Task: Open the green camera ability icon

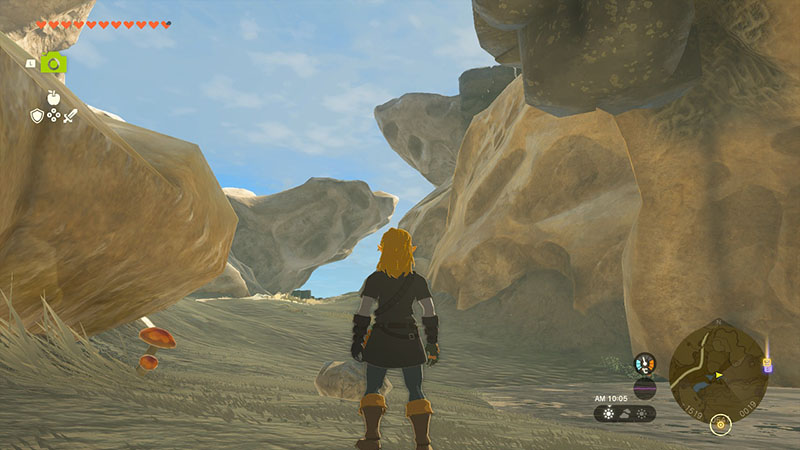Action: point(55,63)
